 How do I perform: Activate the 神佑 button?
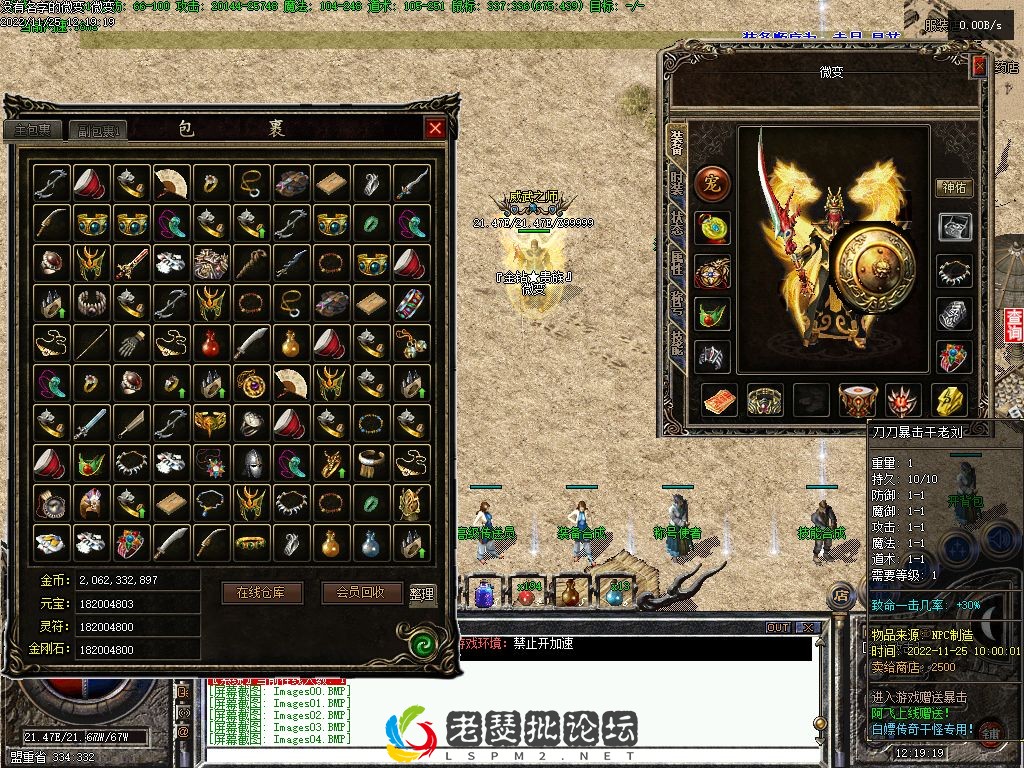click(954, 187)
